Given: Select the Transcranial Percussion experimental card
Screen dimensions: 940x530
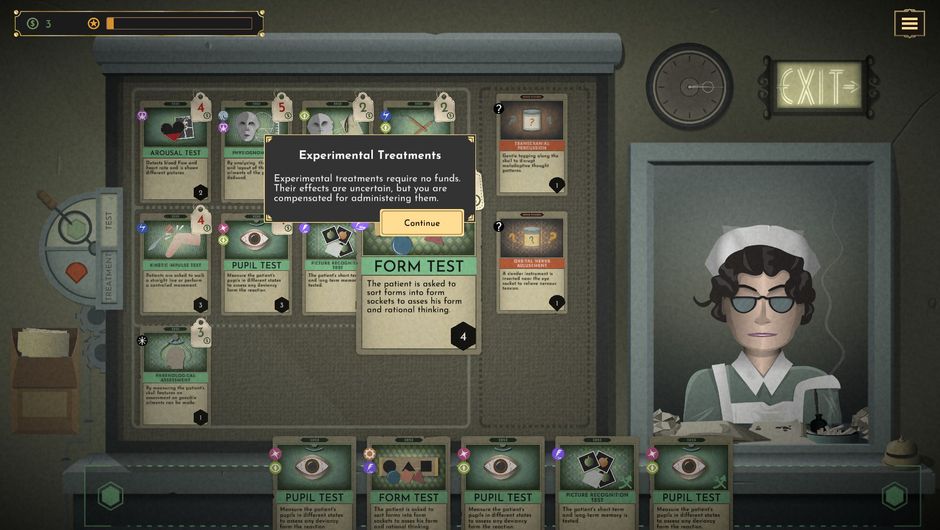Looking at the screenshot, I should (531, 145).
